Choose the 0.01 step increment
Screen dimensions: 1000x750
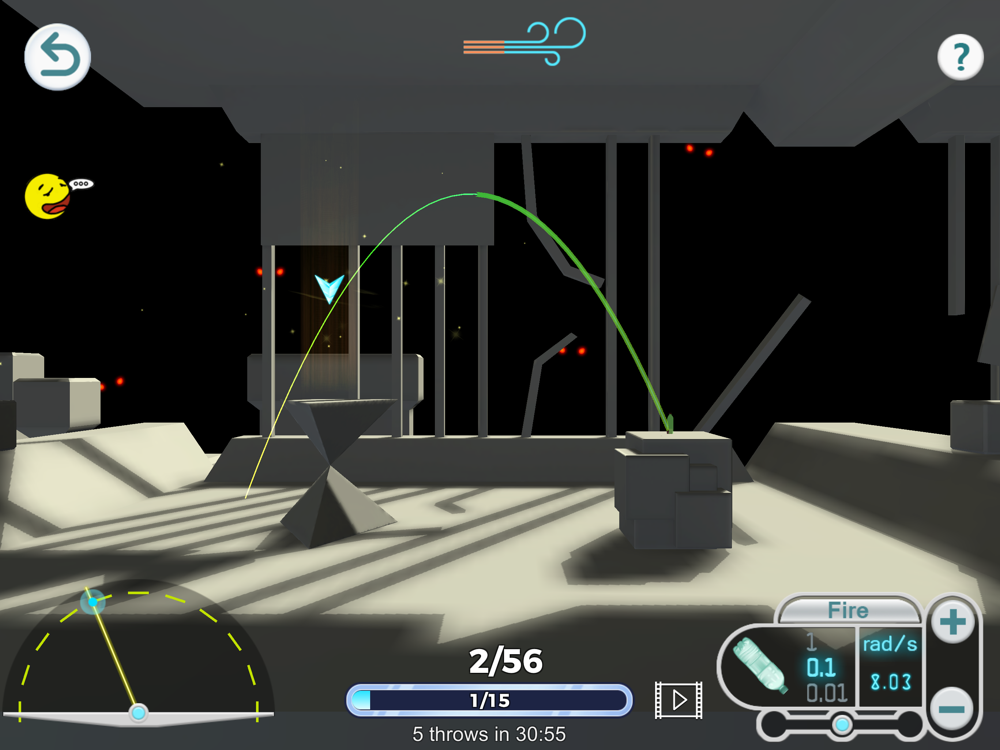pyautogui.click(x=826, y=693)
